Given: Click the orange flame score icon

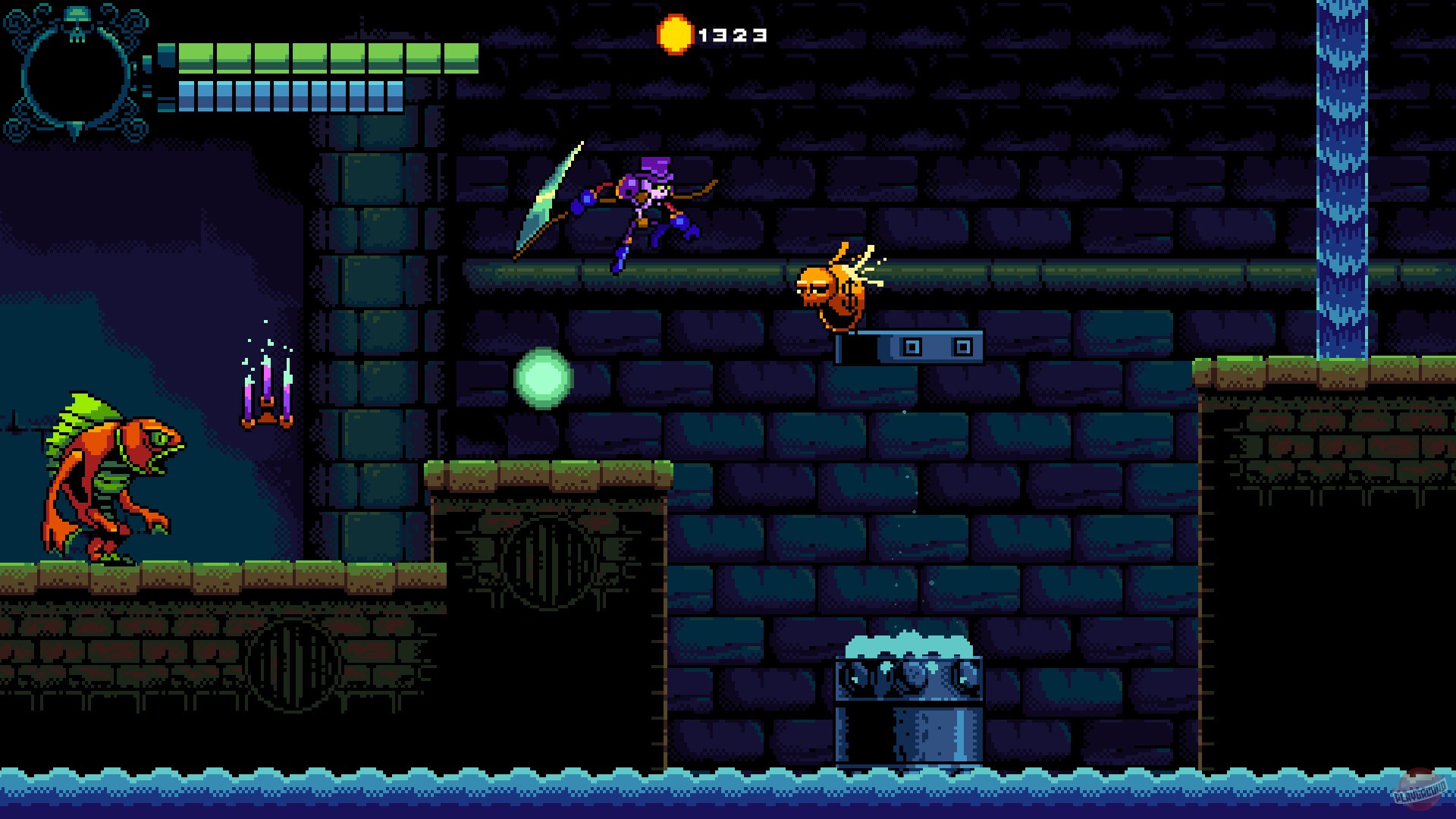Looking at the screenshot, I should click(x=675, y=33).
